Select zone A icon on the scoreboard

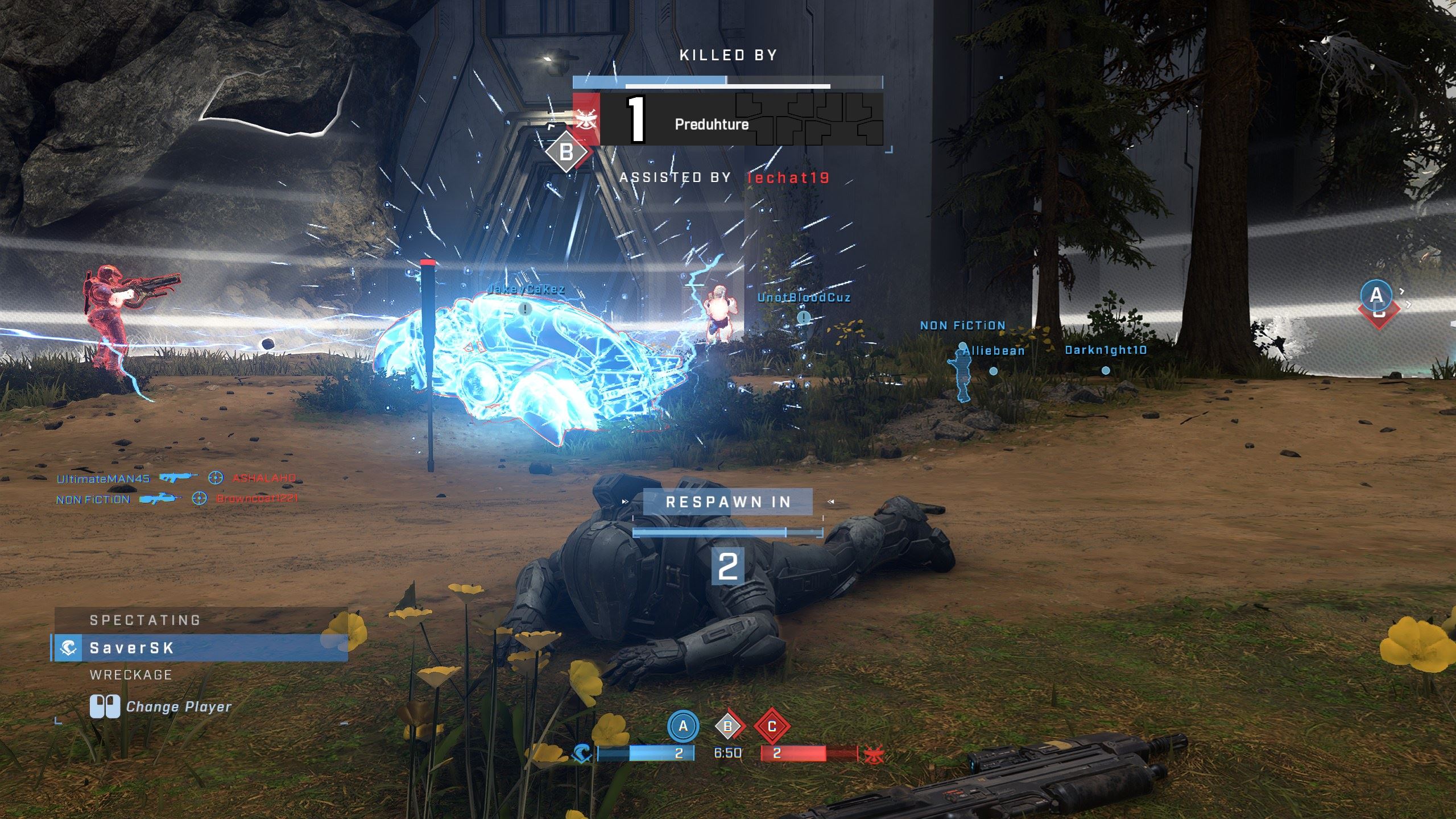click(x=682, y=726)
